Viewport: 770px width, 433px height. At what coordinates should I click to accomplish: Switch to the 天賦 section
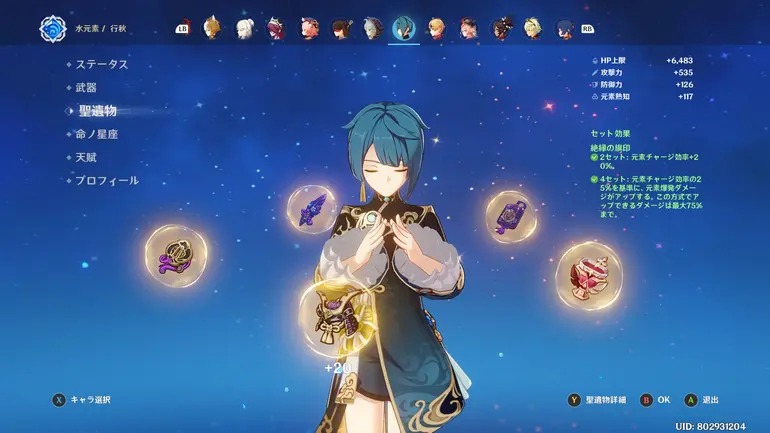86,157
